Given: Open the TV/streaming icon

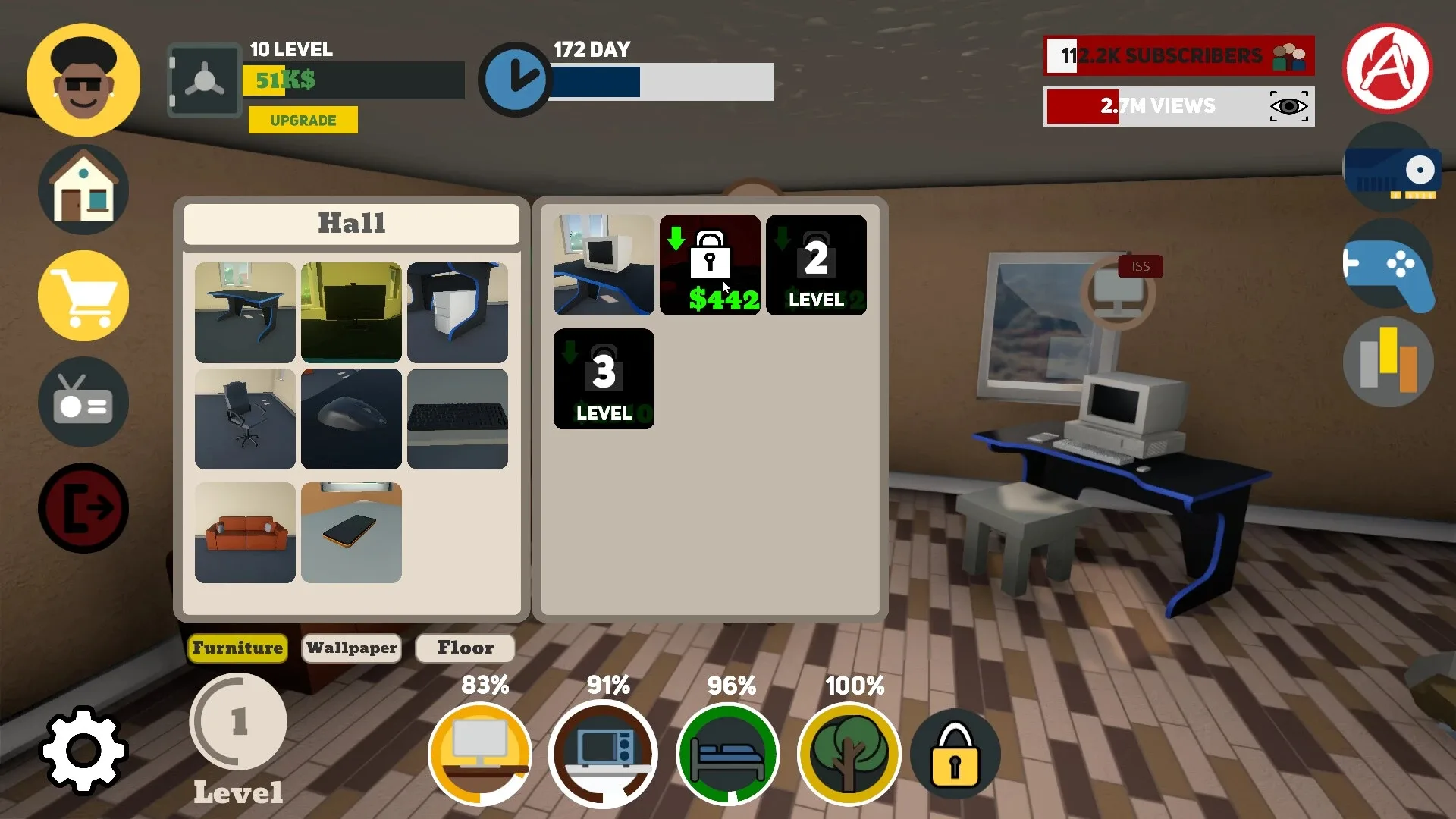Looking at the screenshot, I should point(83,401).
